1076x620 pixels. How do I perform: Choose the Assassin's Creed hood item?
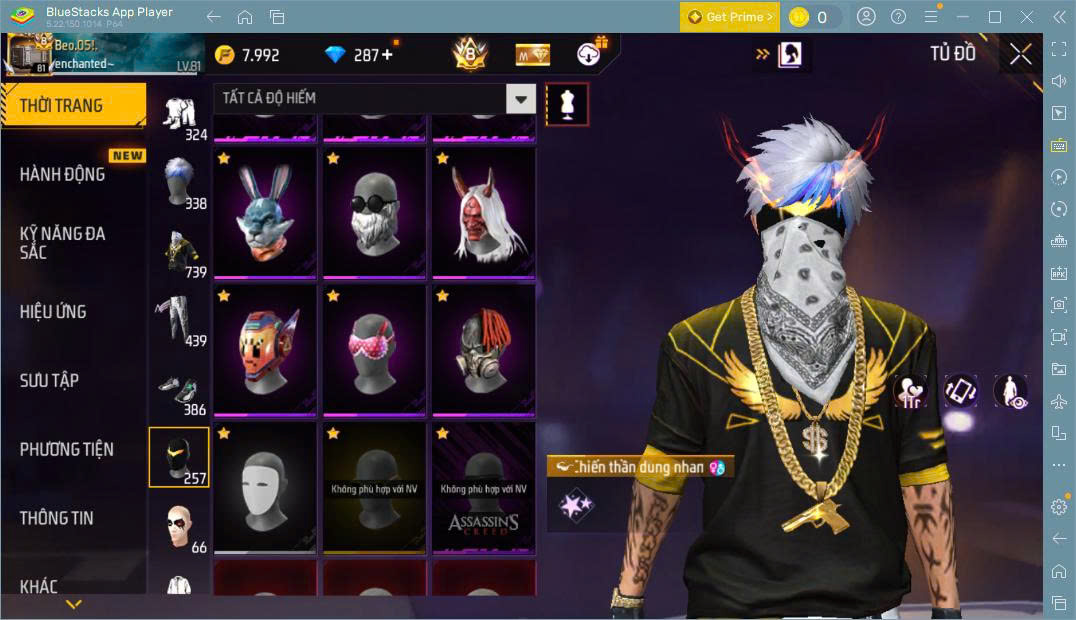pyautogui.click(x=483, y=487)
